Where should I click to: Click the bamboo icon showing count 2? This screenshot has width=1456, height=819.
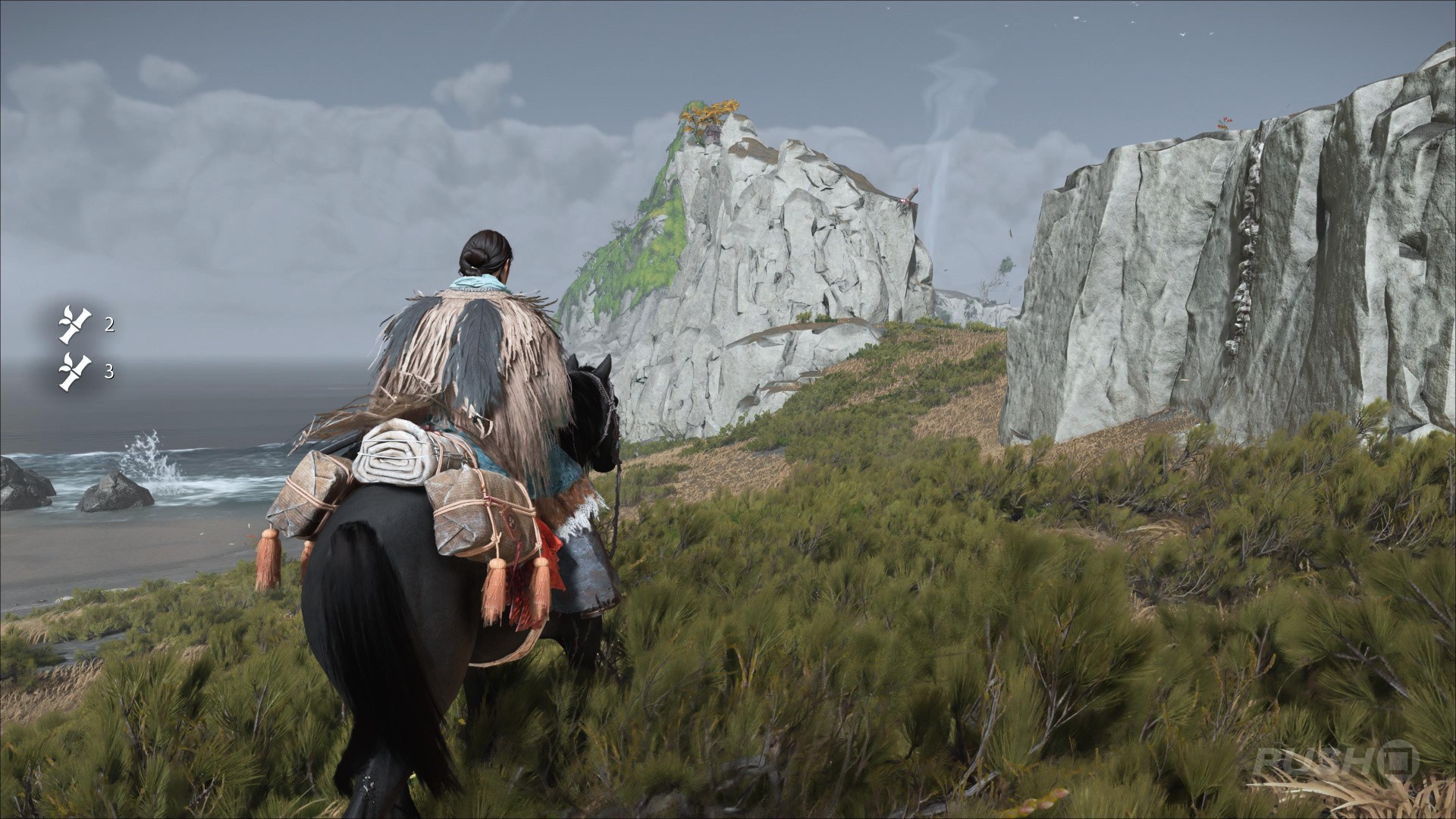point(75,325)
